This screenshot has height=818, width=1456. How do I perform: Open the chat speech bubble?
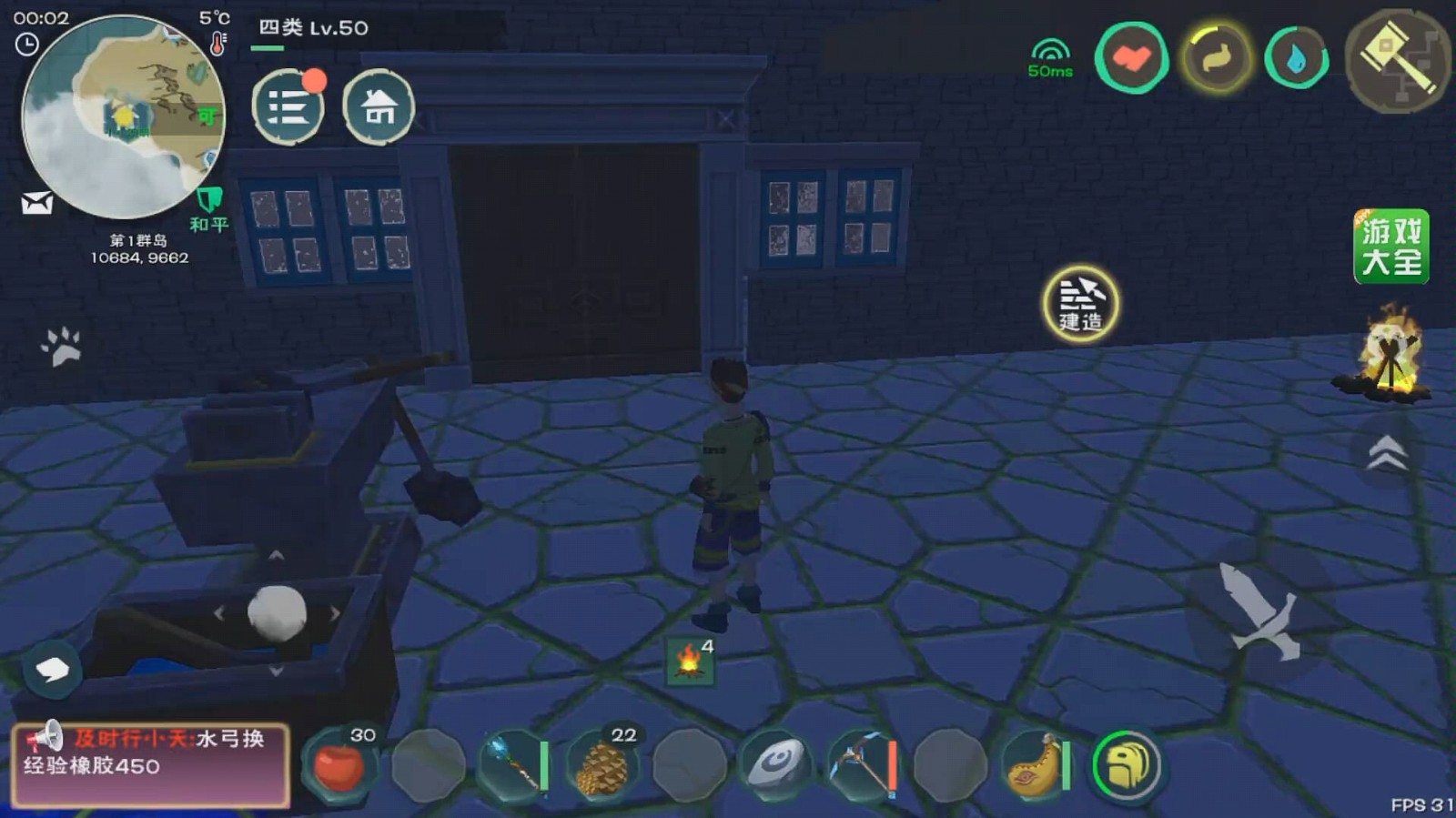click(52, 671)
